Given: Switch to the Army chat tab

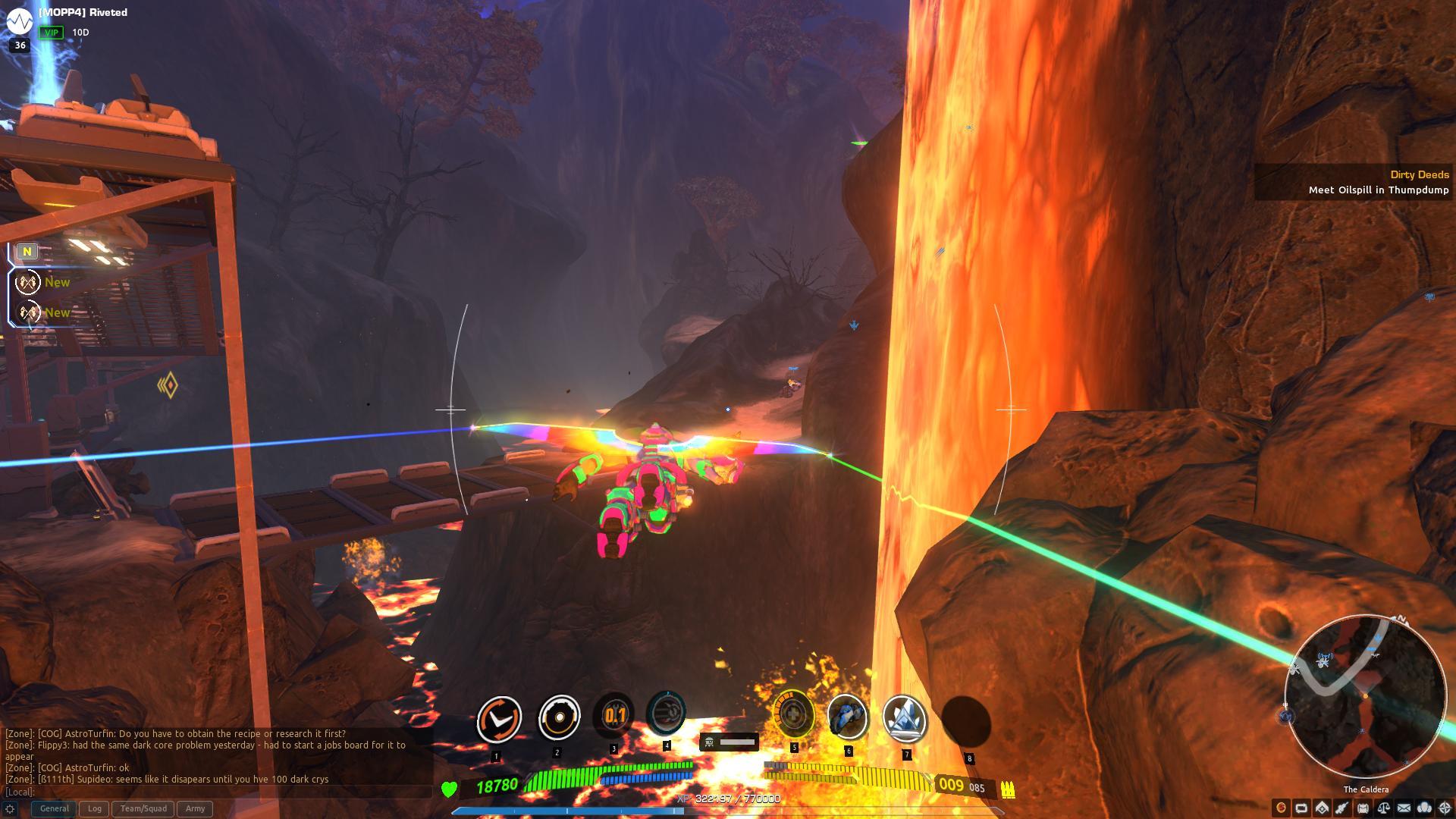Looking at the screenshot, I should click(x=195, y=808).
